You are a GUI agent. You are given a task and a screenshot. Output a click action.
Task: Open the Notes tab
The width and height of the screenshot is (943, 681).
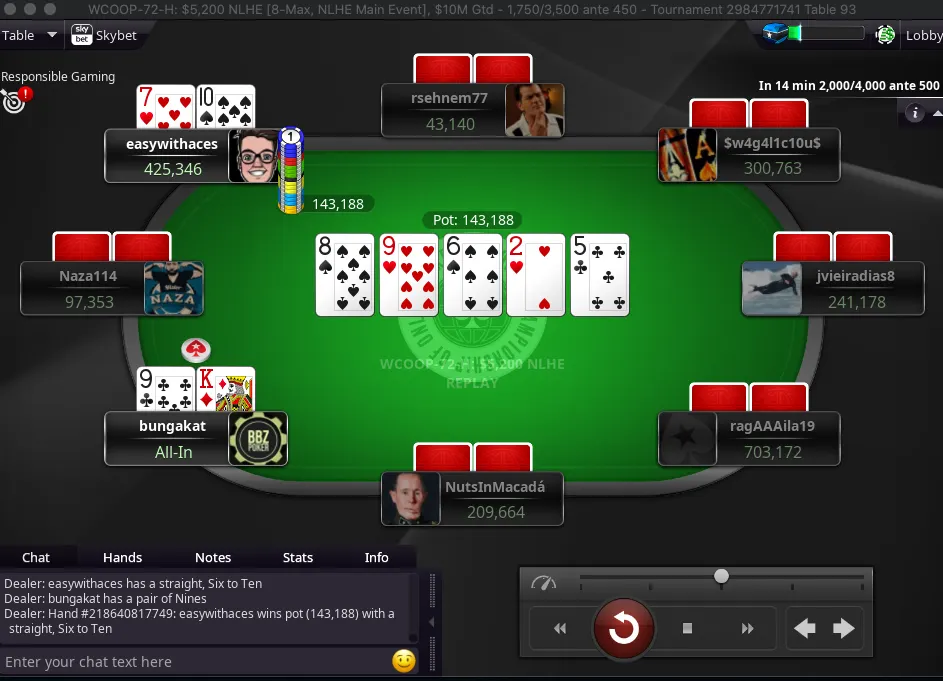(x=213, y=557)
